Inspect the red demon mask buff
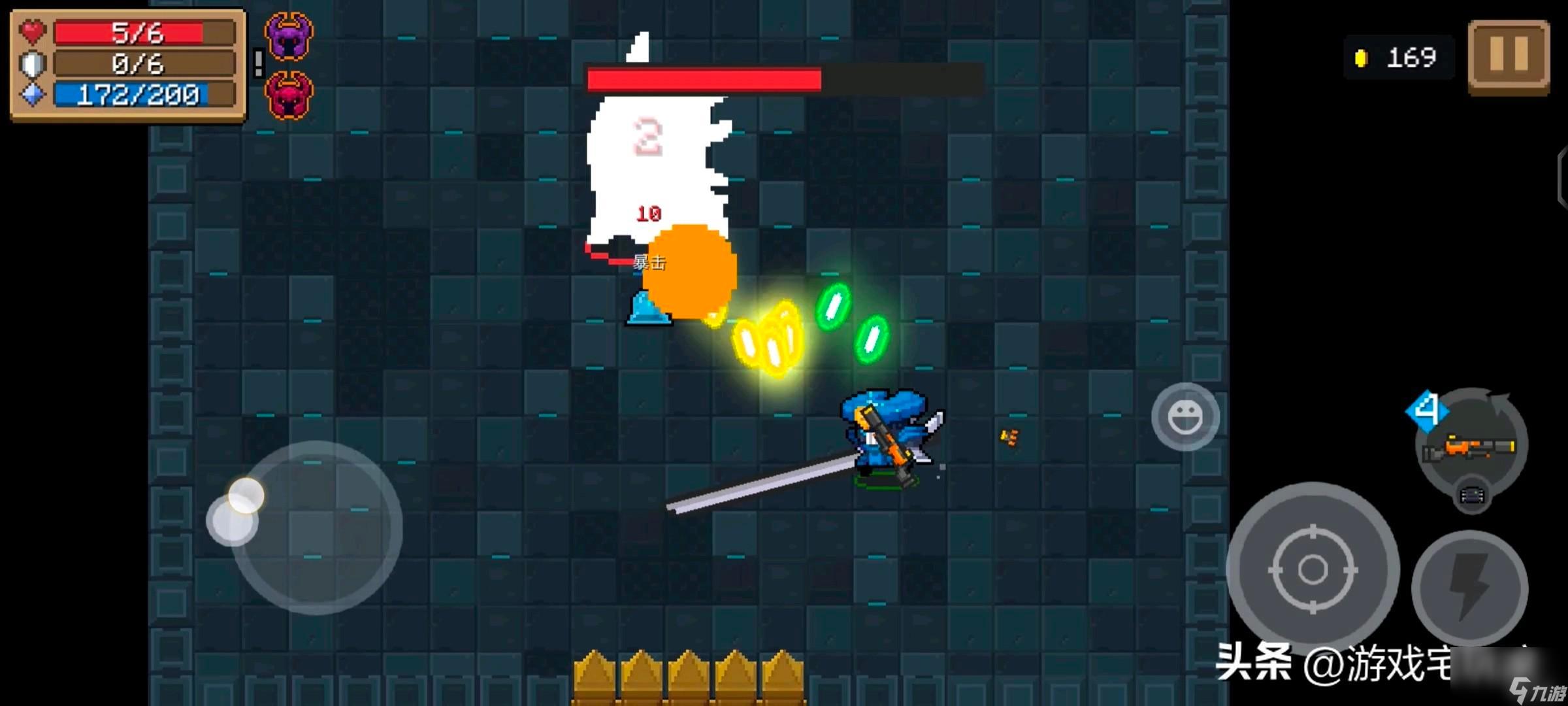The height and width of the screenshot is (706, 1568). tap(289, 95)
